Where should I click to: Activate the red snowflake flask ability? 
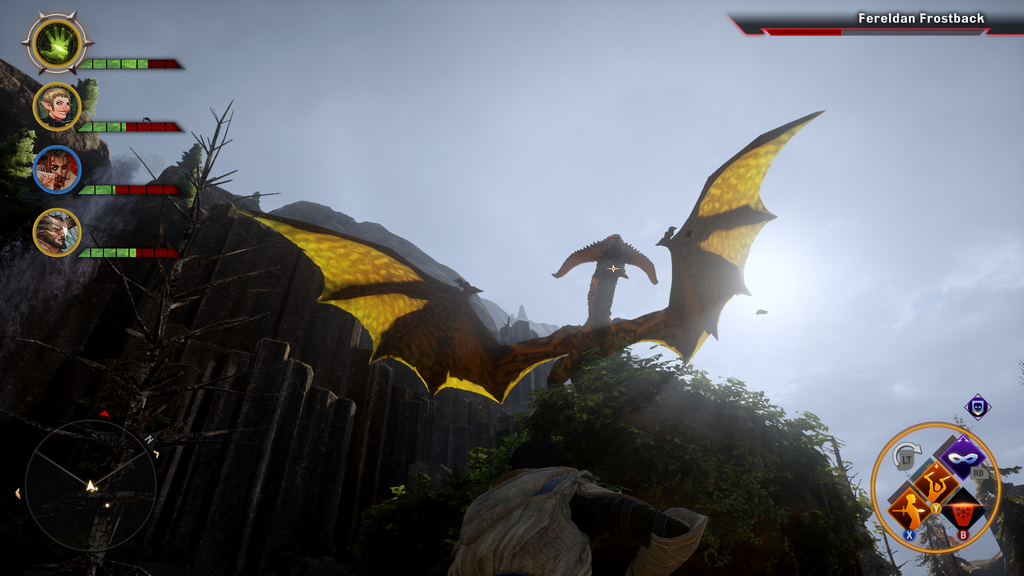[x=963, y=509]
